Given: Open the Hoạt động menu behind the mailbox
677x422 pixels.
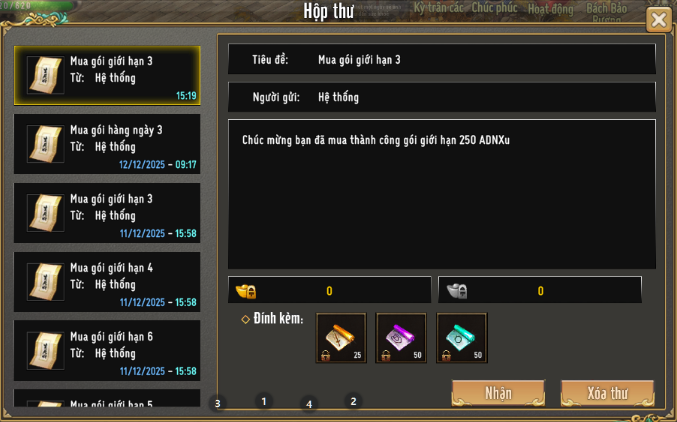Looking at the screenshot, I should coord(550,9).
